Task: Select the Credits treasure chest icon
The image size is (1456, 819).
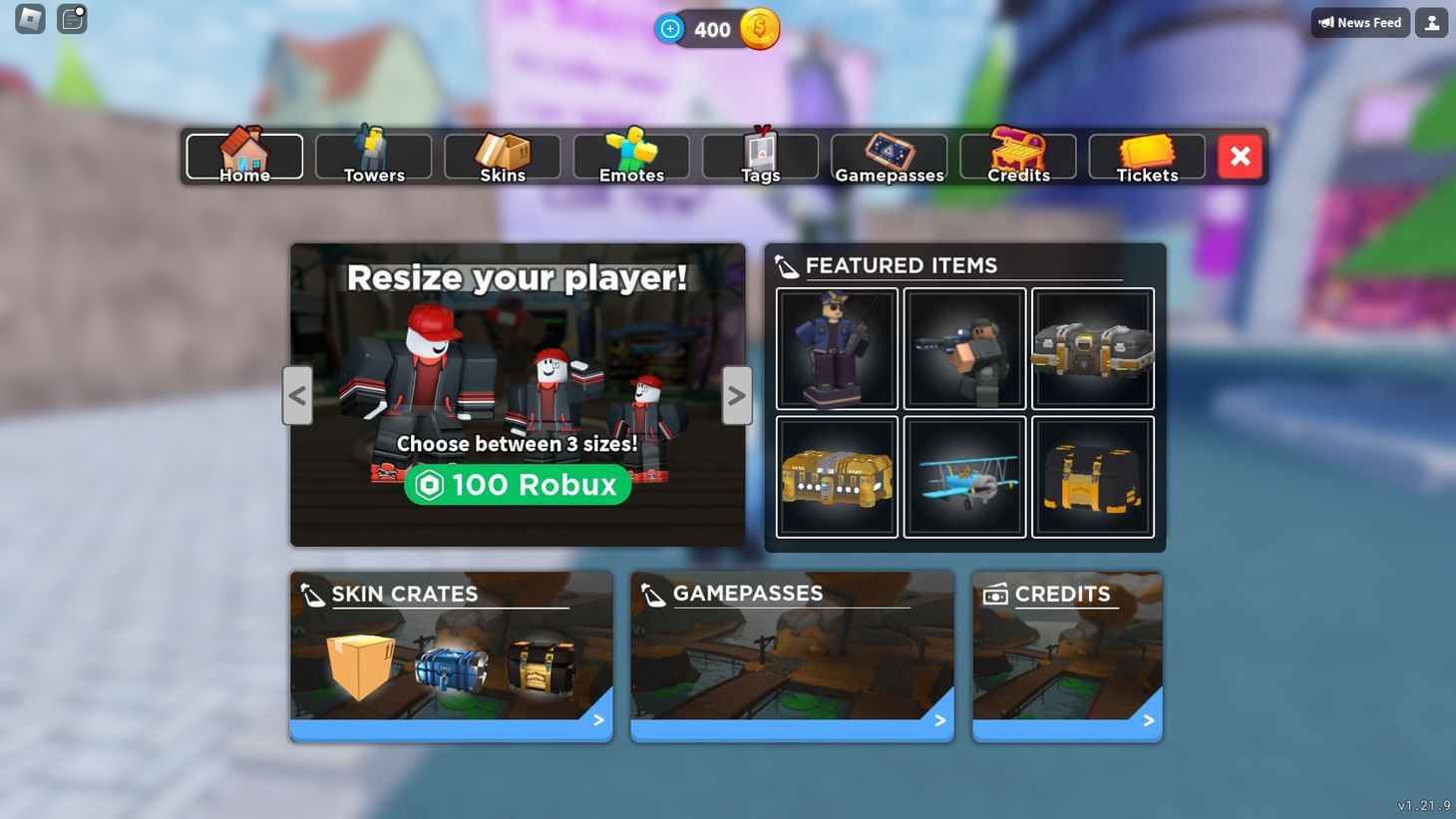Action: pos(1016,150)
